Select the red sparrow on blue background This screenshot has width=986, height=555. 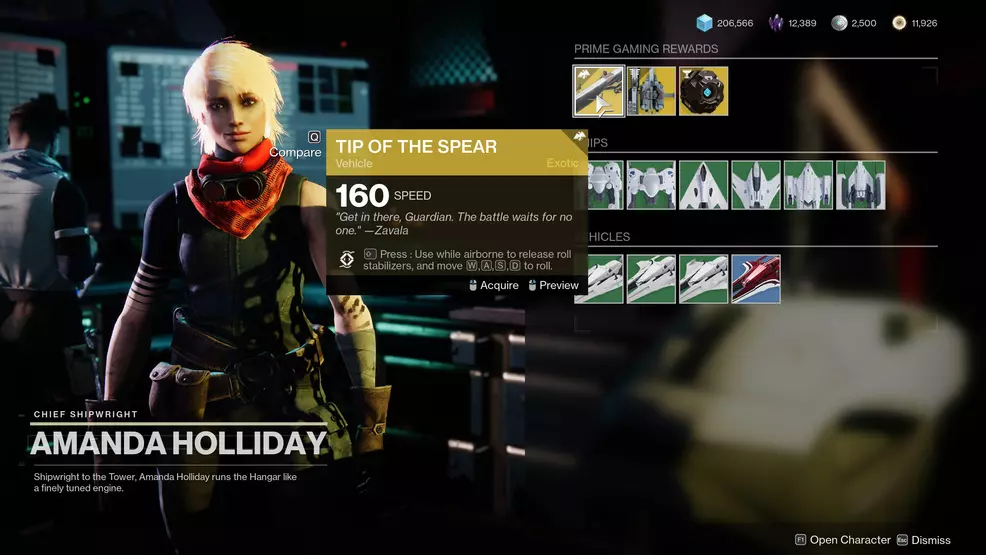756,279
